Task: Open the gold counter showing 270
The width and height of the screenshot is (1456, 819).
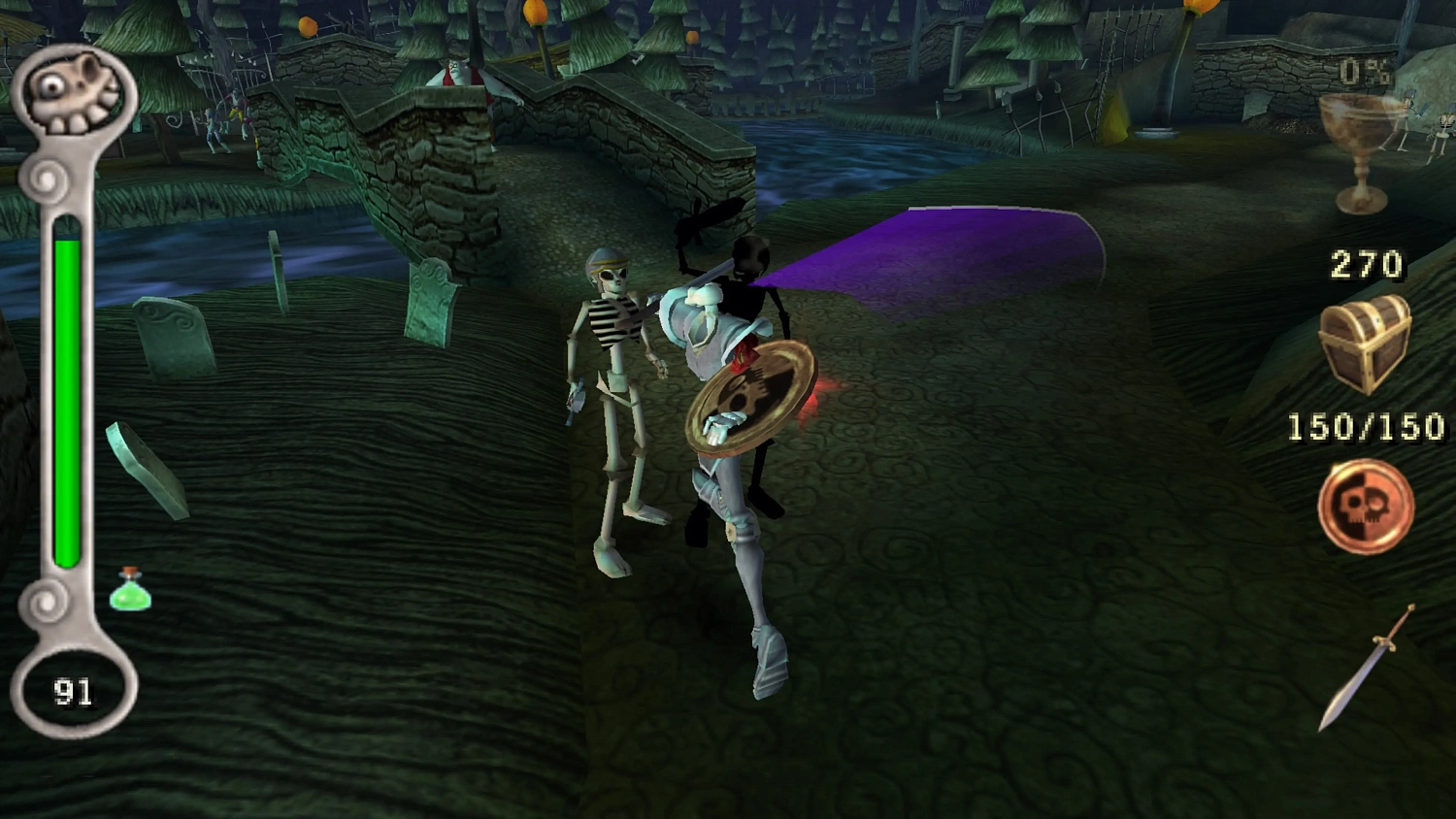Action: point(1369,262)
